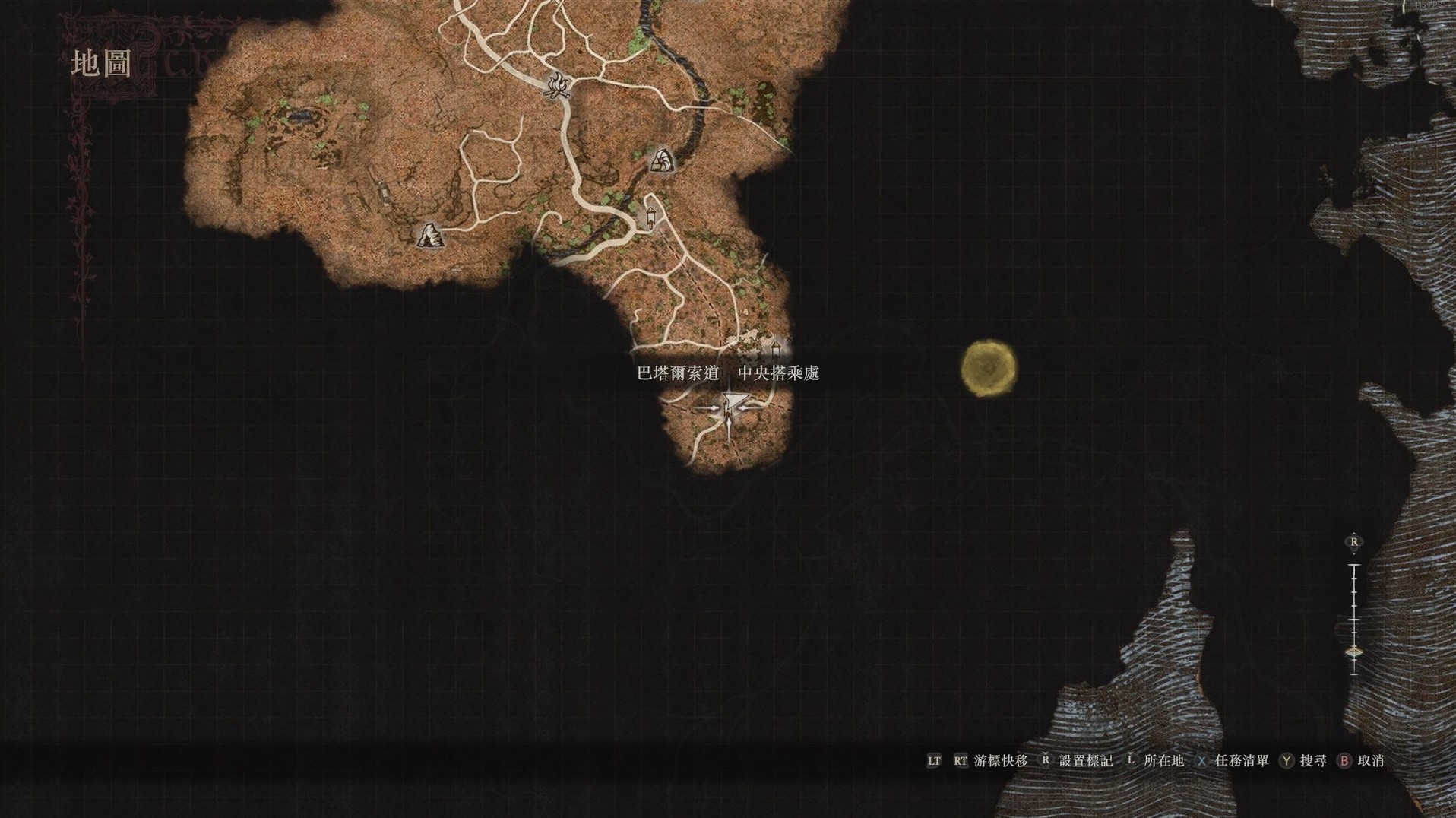Click the spiral-patterned cave marker by the river
This screenshot has width=1456, height=818.
tap(661, 160)
